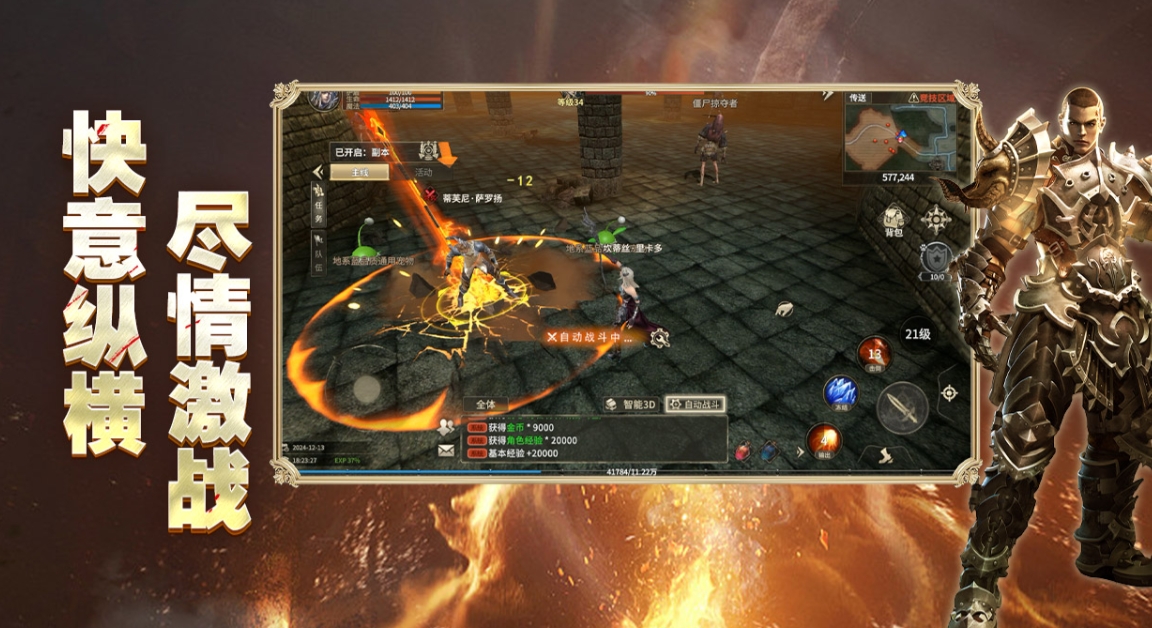Image resolution: width=1152 pixels, height=628 pixels.
Task: Activate the blue ice crystal skill
Action: (839, 393)
